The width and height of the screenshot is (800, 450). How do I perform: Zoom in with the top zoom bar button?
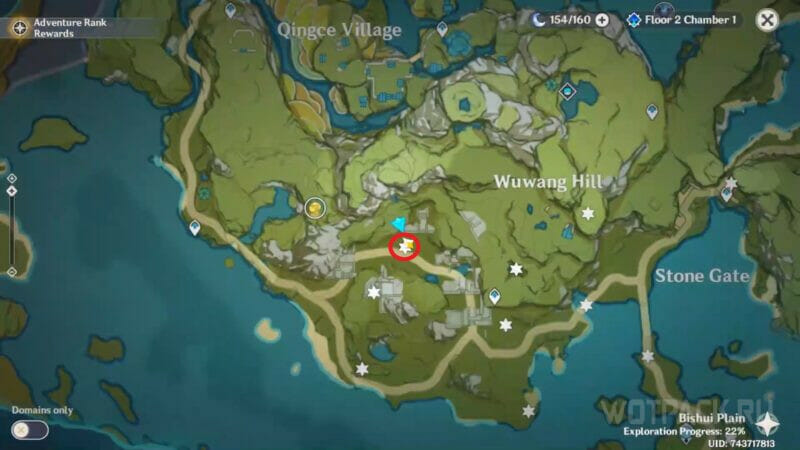(x=11, y=178)
